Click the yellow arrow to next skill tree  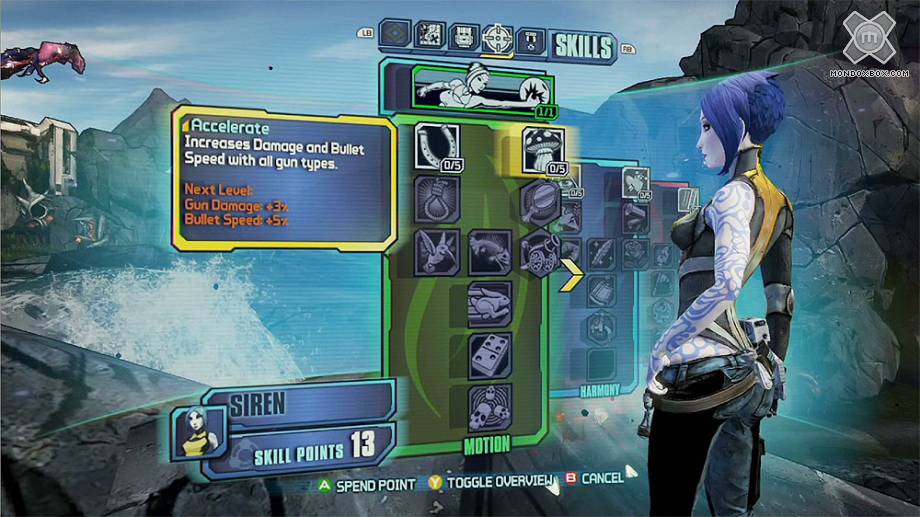(572, 274)
